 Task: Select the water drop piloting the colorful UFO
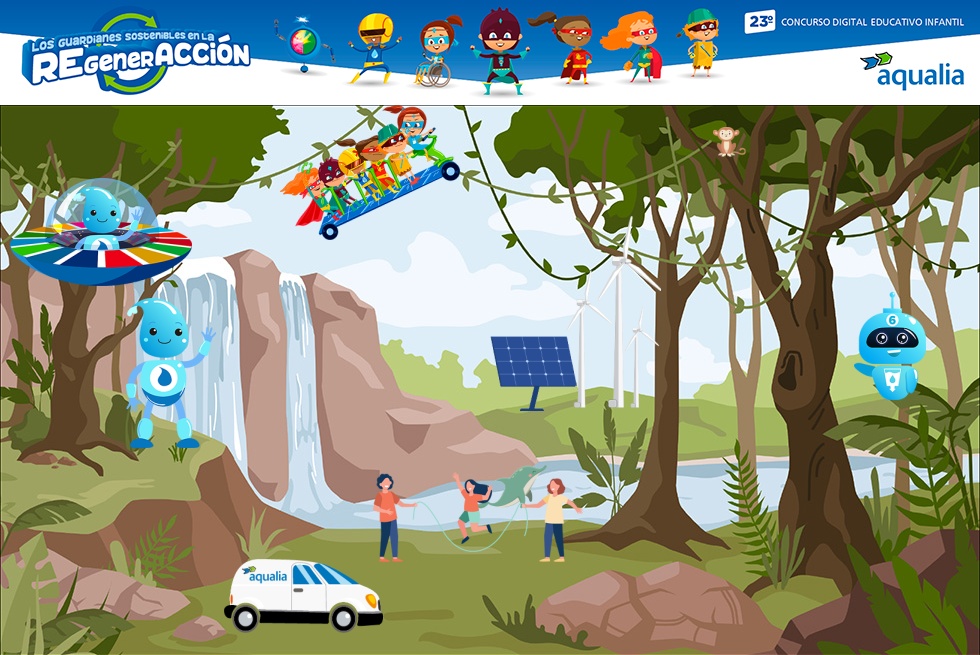[101, 233]
